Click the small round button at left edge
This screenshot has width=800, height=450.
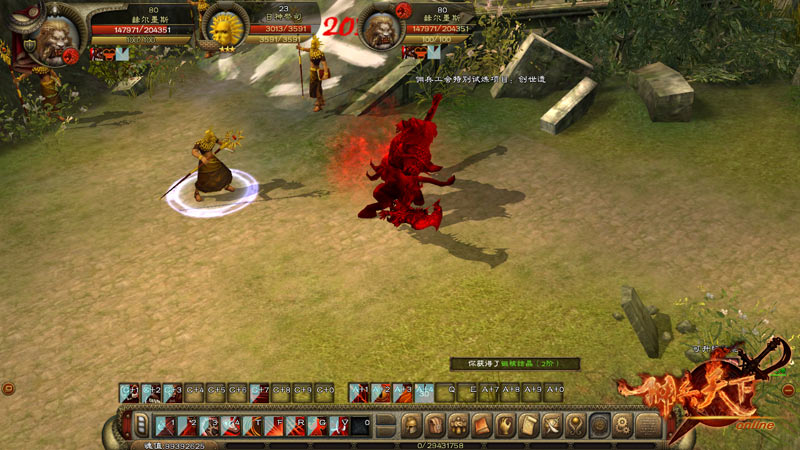click(8, 387)
